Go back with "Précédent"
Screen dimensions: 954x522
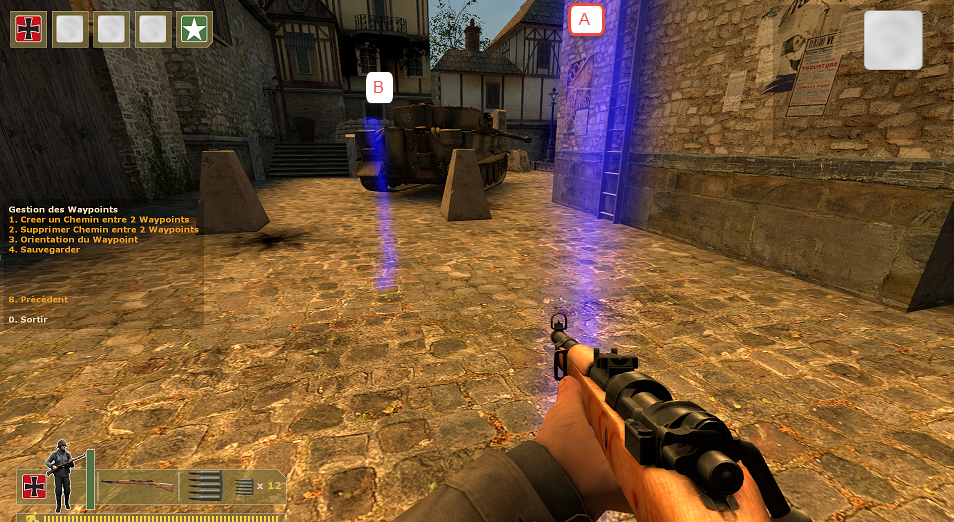tap(38, 300)
